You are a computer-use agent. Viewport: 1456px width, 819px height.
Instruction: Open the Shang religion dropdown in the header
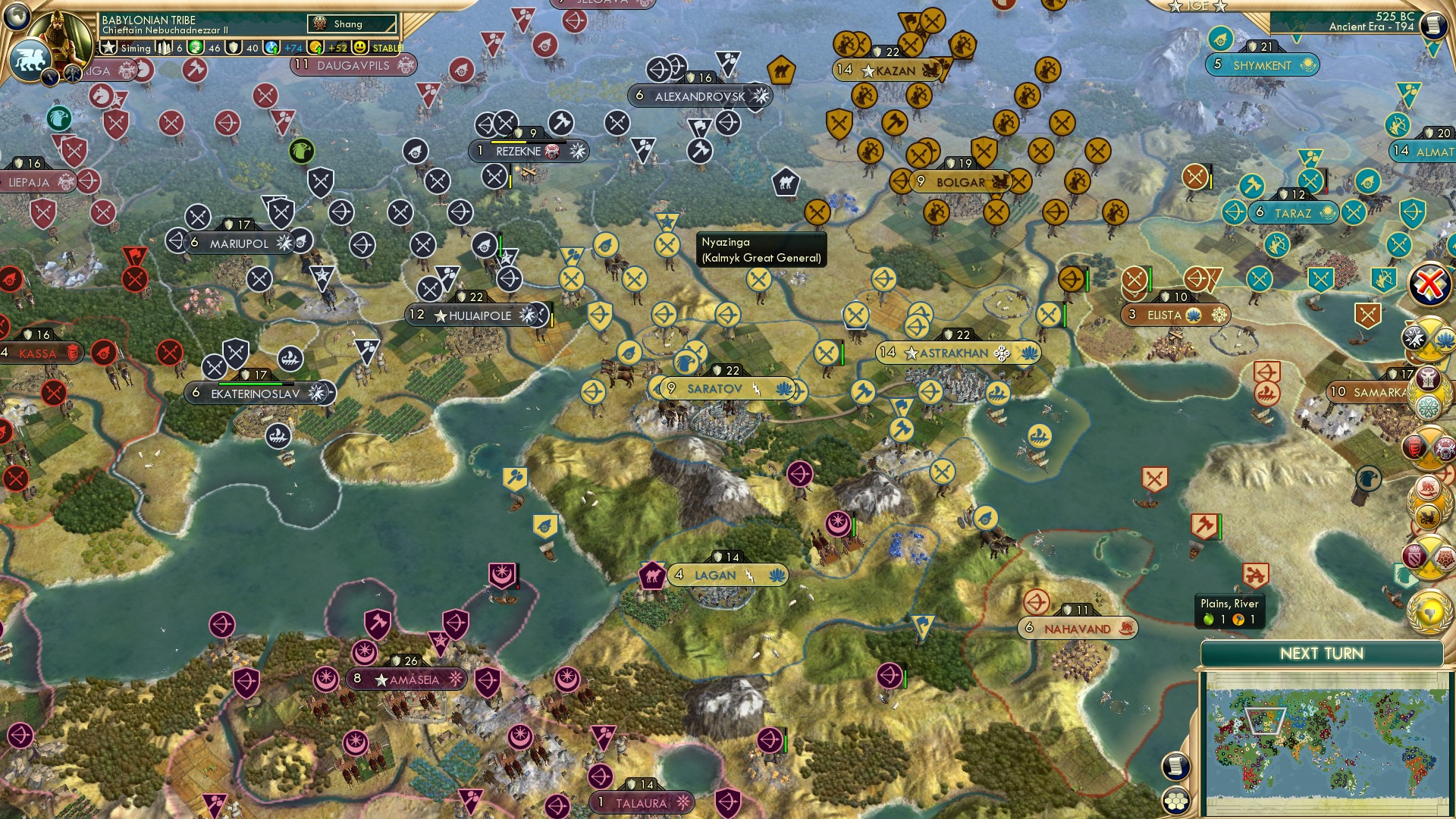tap(350, 24)
